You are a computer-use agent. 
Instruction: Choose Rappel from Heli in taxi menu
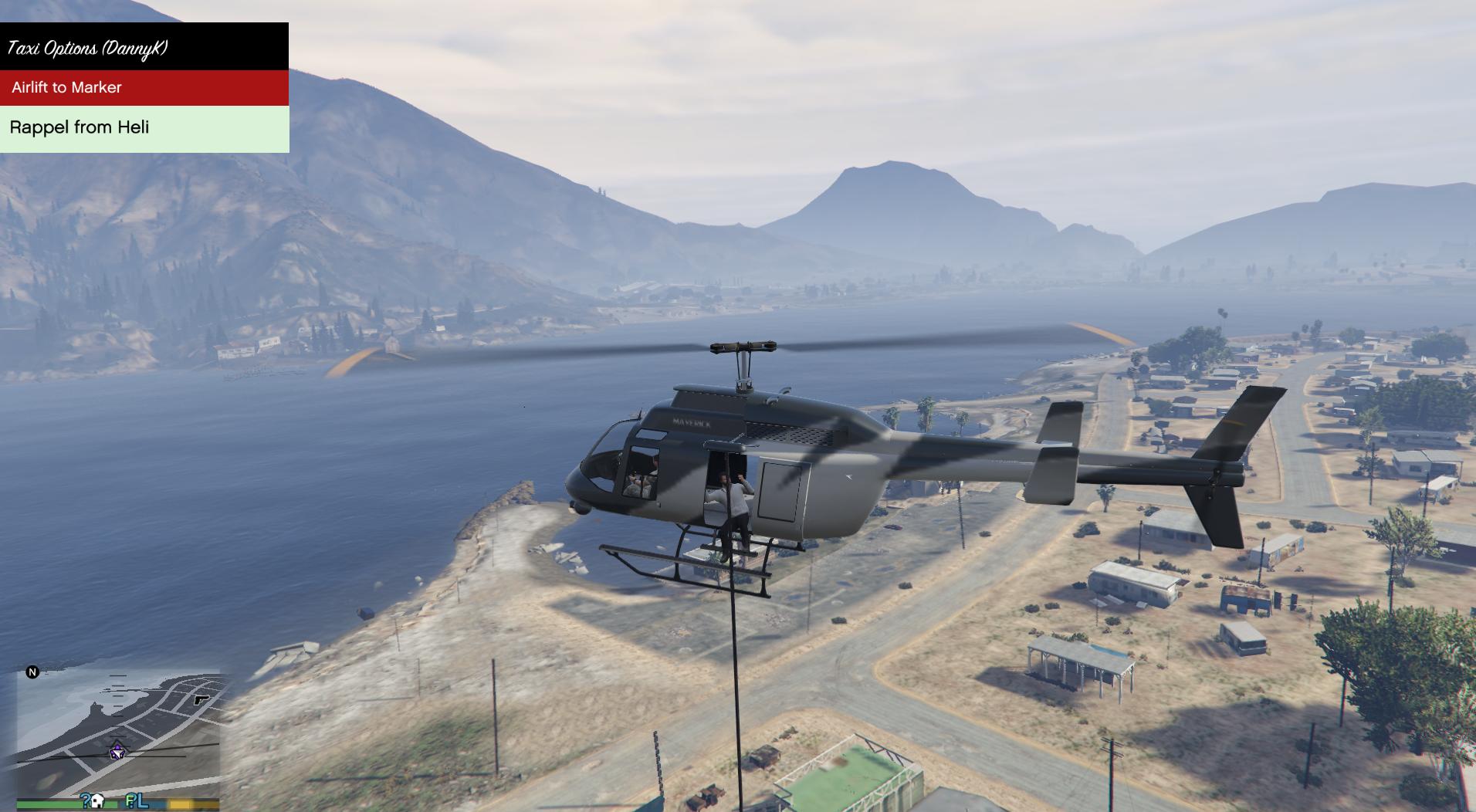pos(144,127)
